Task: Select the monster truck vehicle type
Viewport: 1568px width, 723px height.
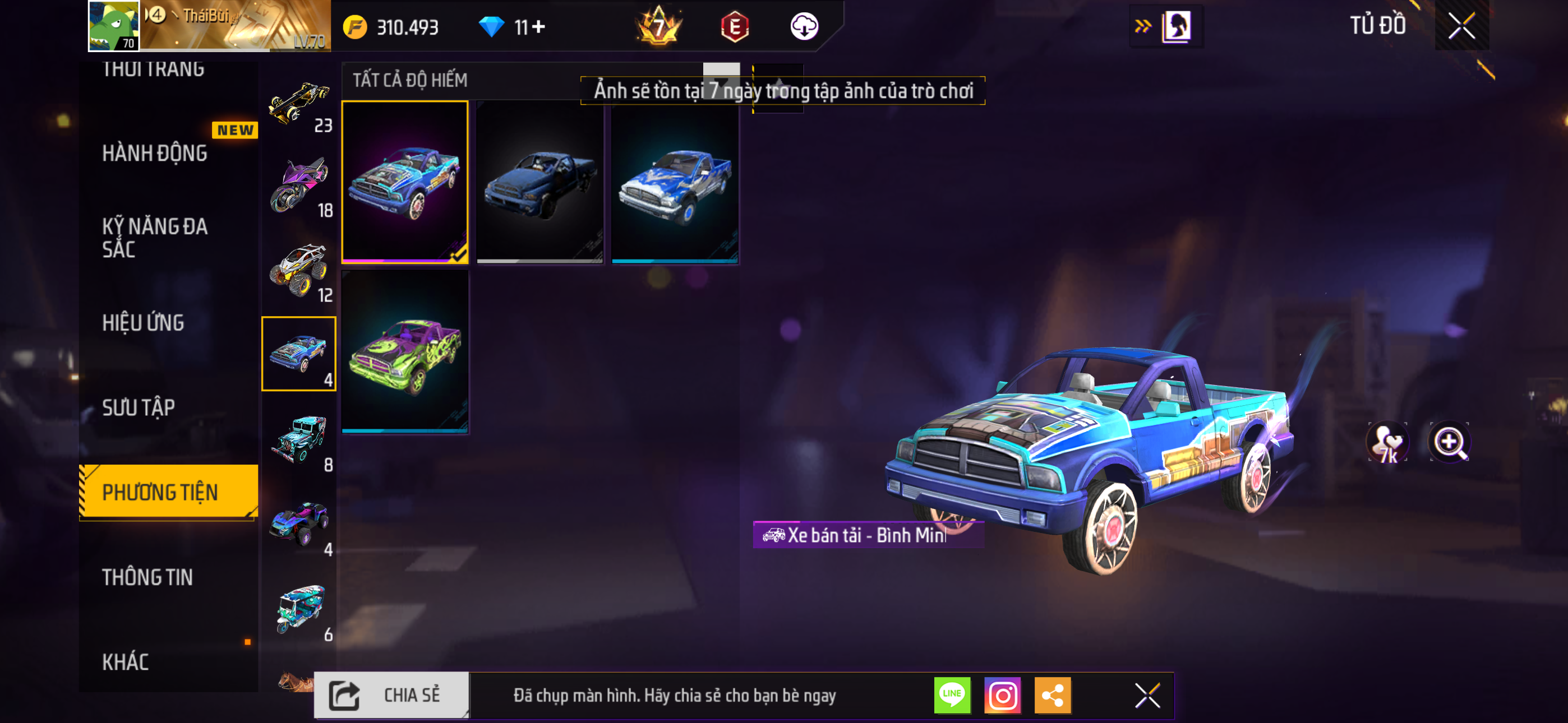Action: click(x=299, y=270)
